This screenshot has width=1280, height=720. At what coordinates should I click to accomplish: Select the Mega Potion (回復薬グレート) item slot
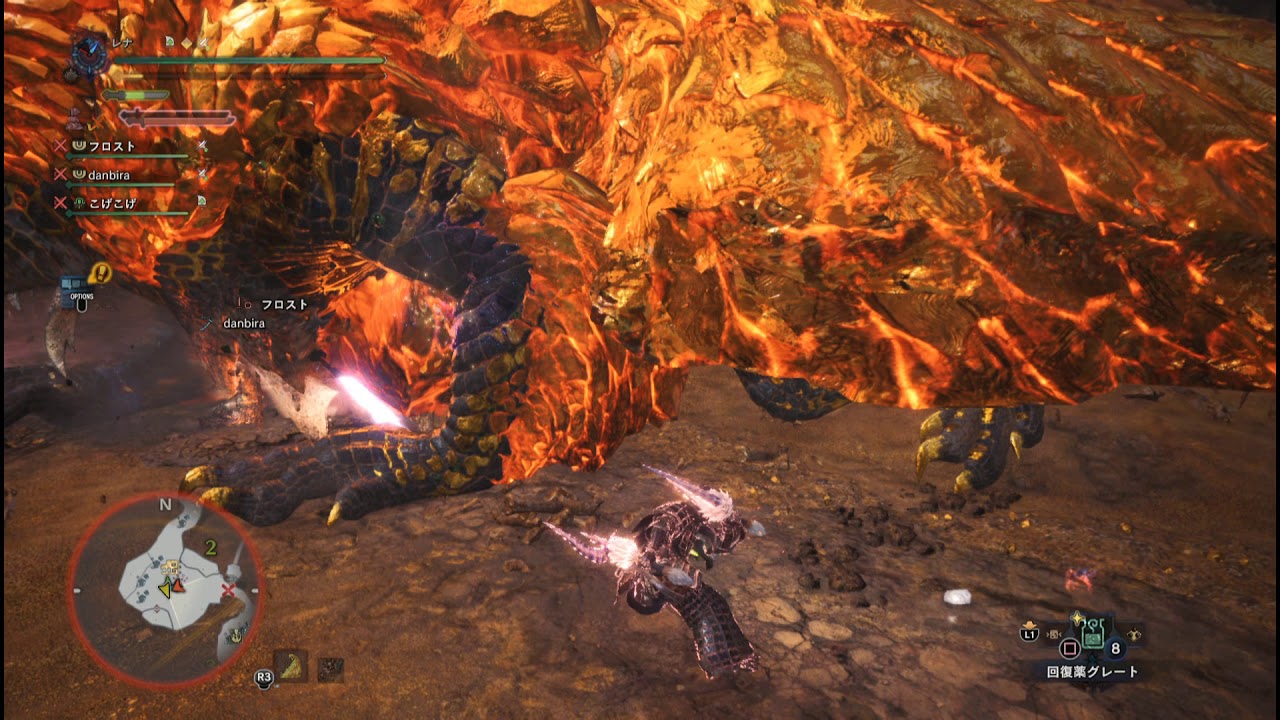click(x=1093, y=636)
